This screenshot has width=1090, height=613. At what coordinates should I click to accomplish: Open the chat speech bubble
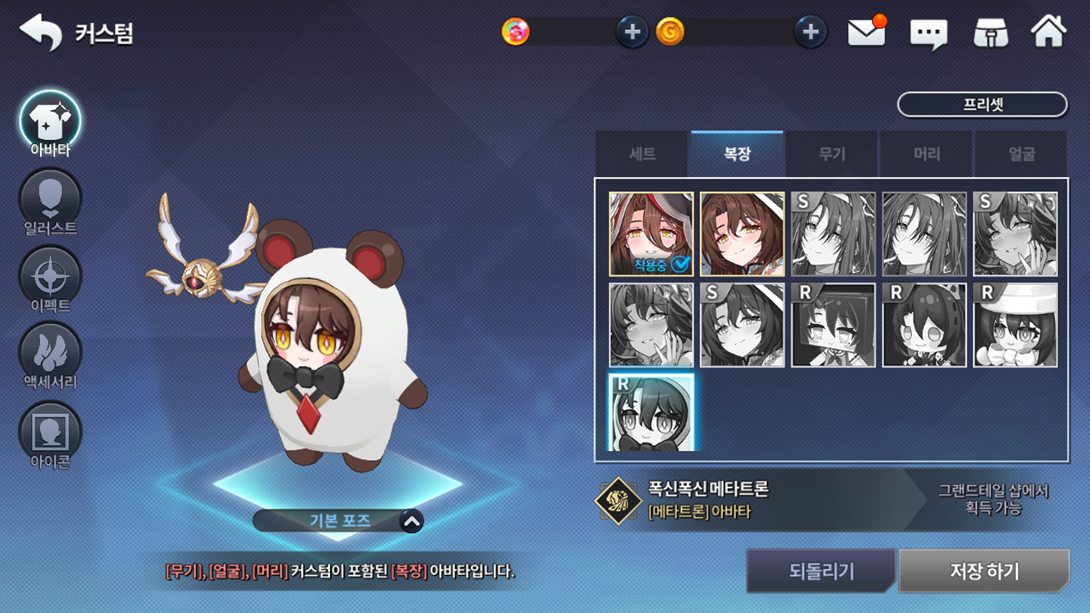(x=928, y=34)
